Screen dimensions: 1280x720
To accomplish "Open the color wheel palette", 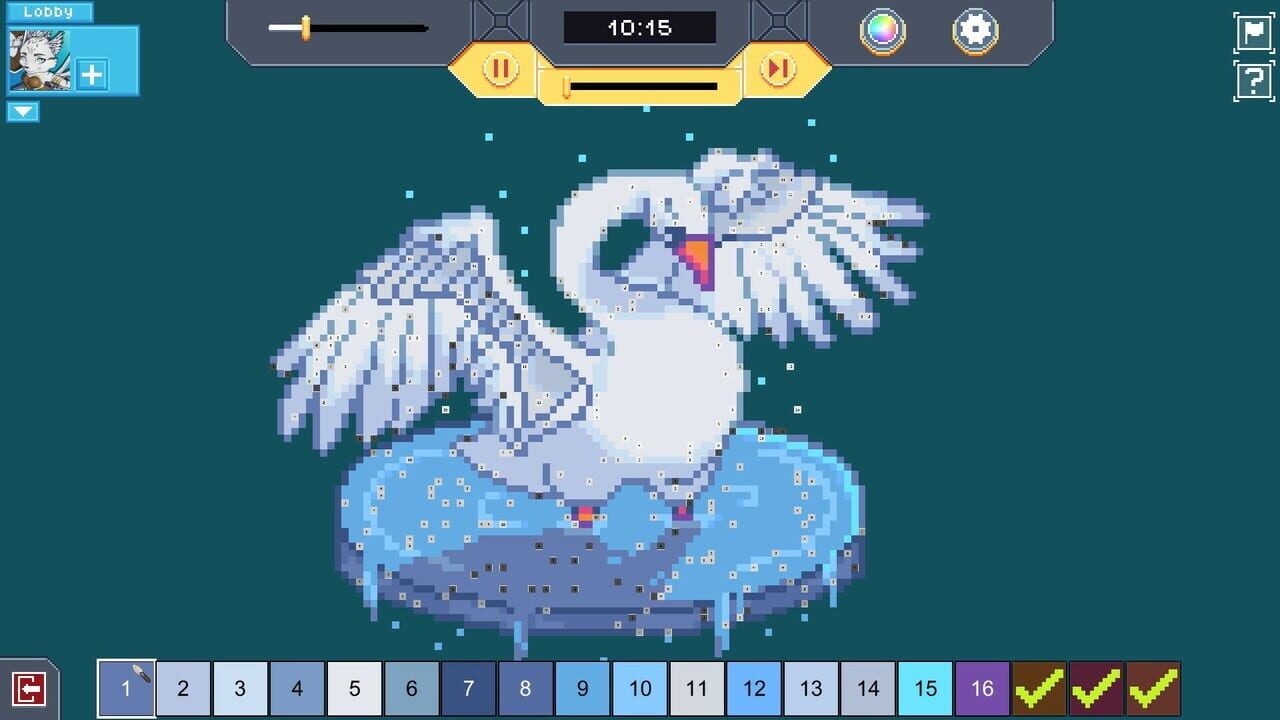I will pos(884,31).
